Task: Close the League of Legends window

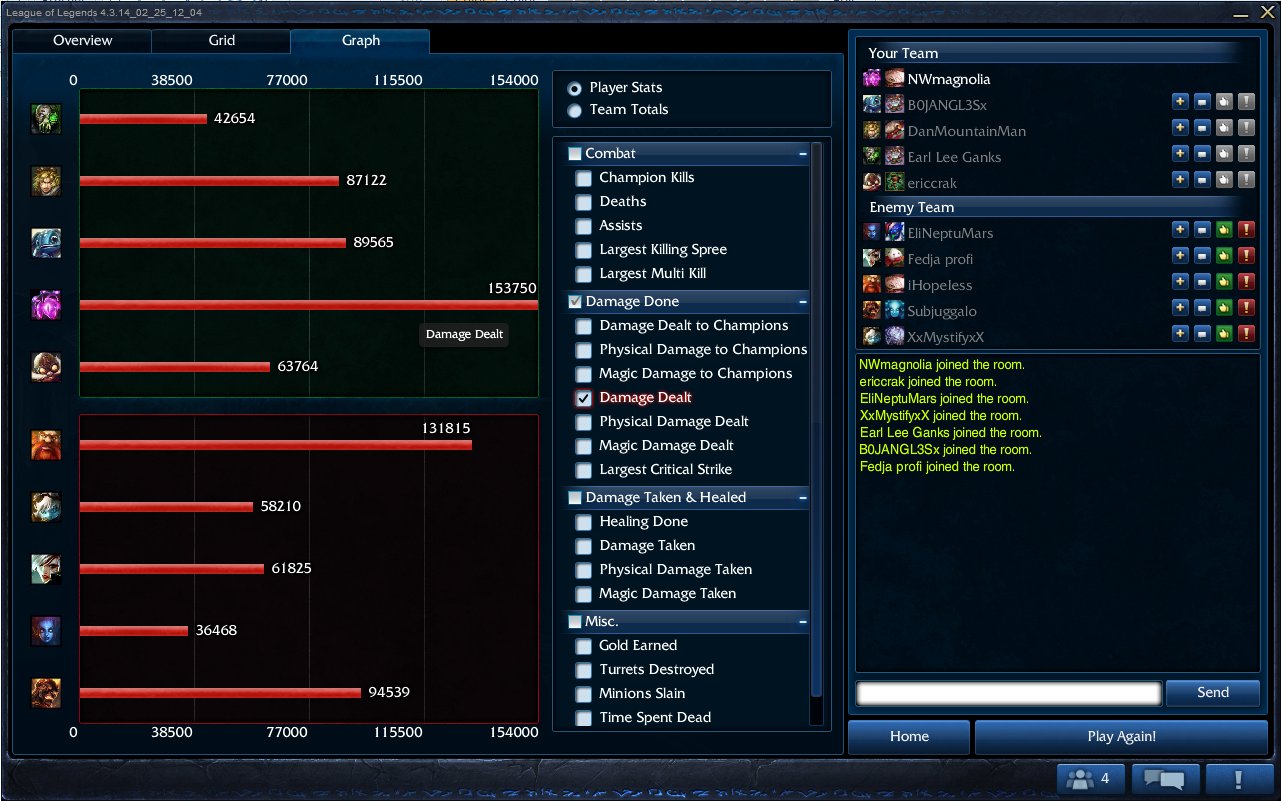Action: coord(1267,12)
